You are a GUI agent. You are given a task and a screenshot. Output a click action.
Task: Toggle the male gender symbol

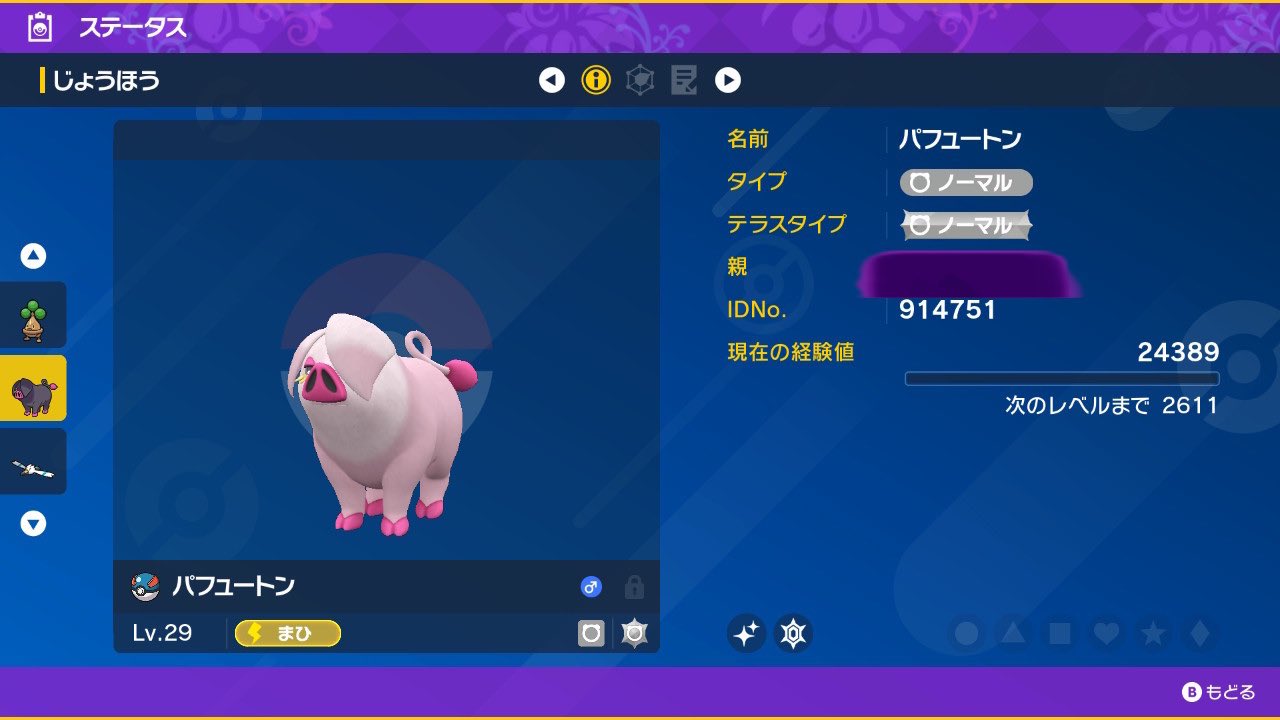[x=590, y=587]
